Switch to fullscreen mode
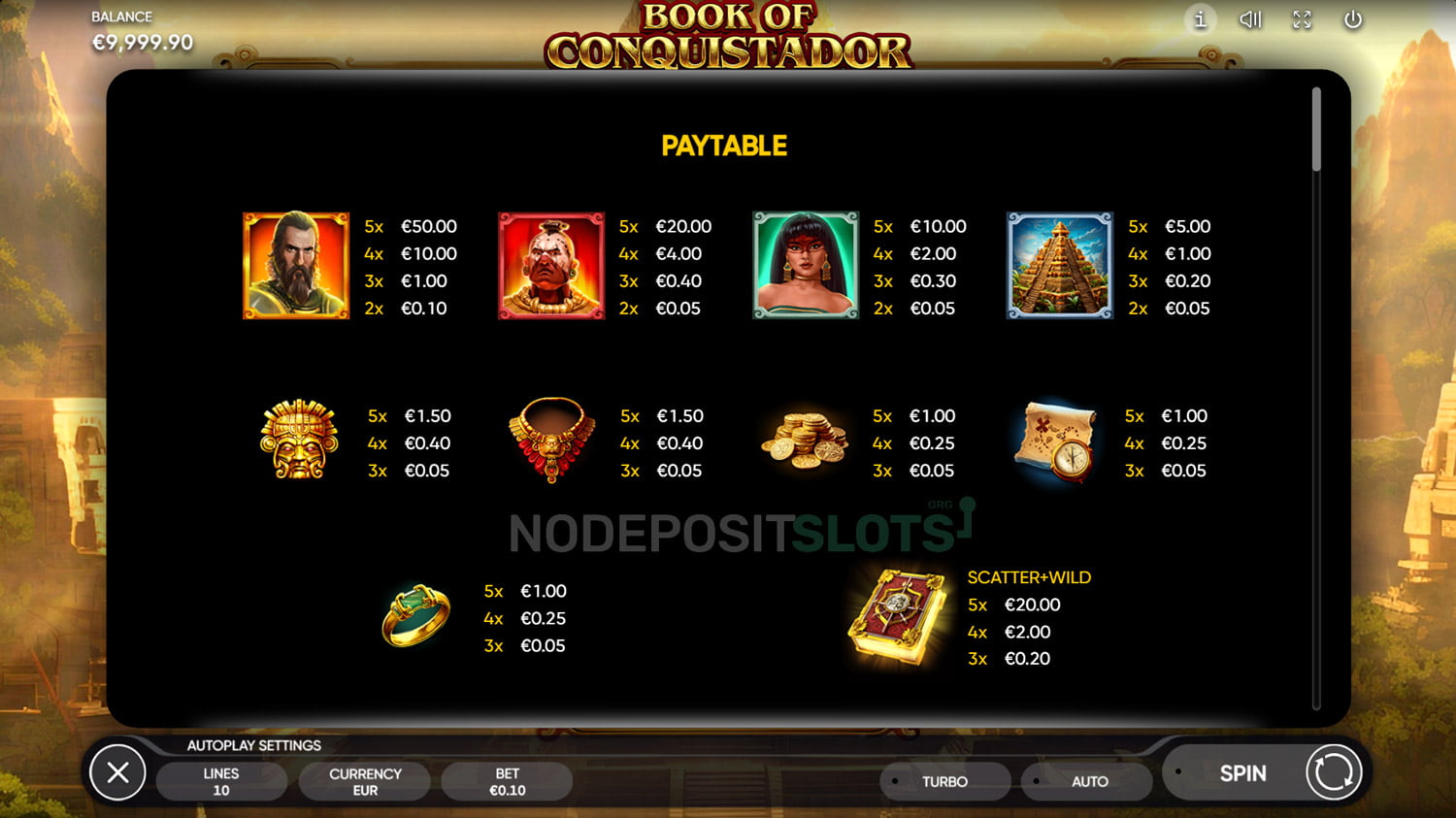The width and height of the screenshot is (1456, 818). (1302, 19)
